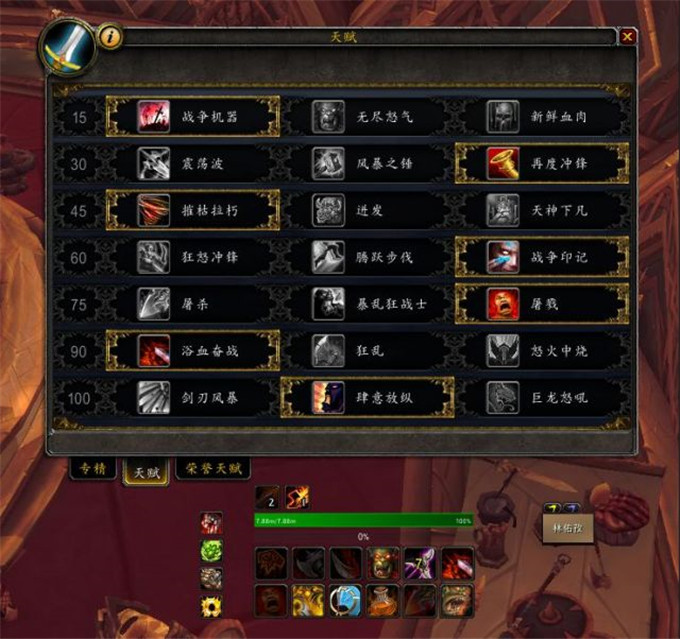Select the 战争印记 talent
Screen dimensions: 680x639
(542, 257)
